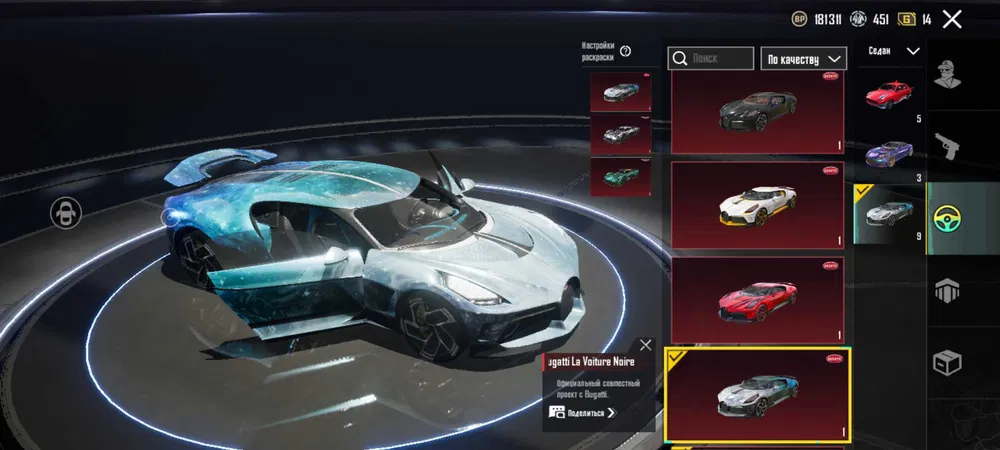1000x450 pixels.
Task: Click the Поиск search field
Action: tap(711, 59)
